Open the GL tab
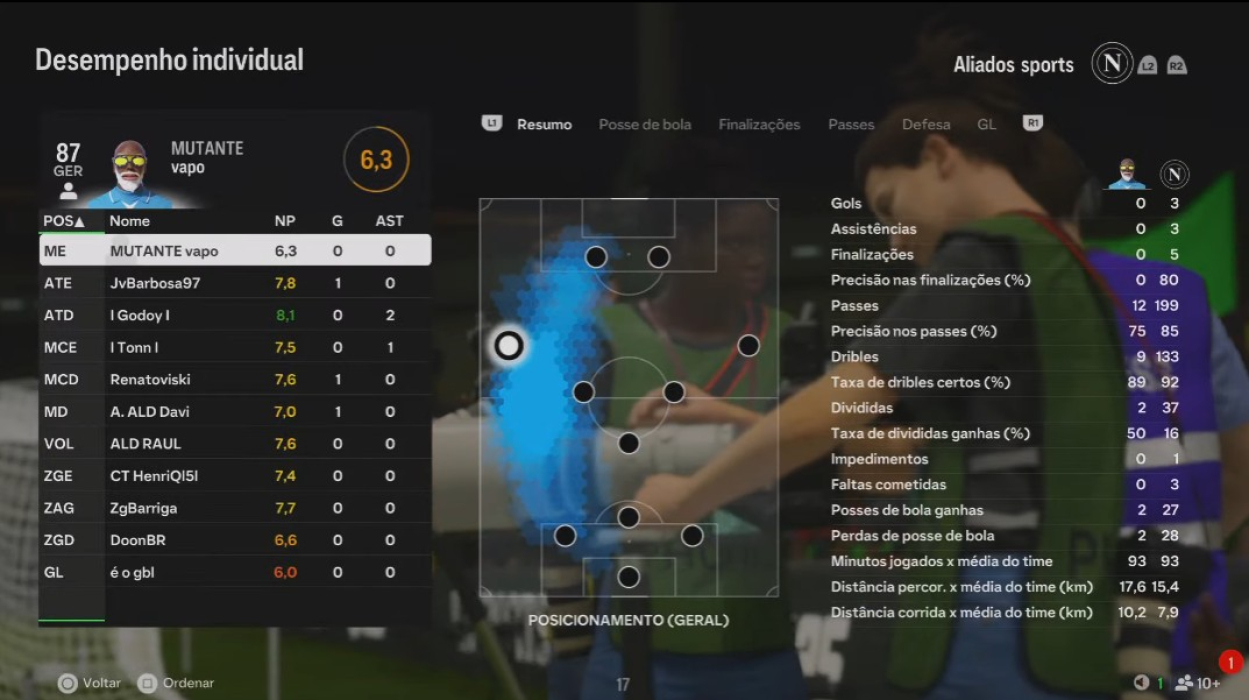This screenshot has height=700, width=1249. (x=986, y=125)
